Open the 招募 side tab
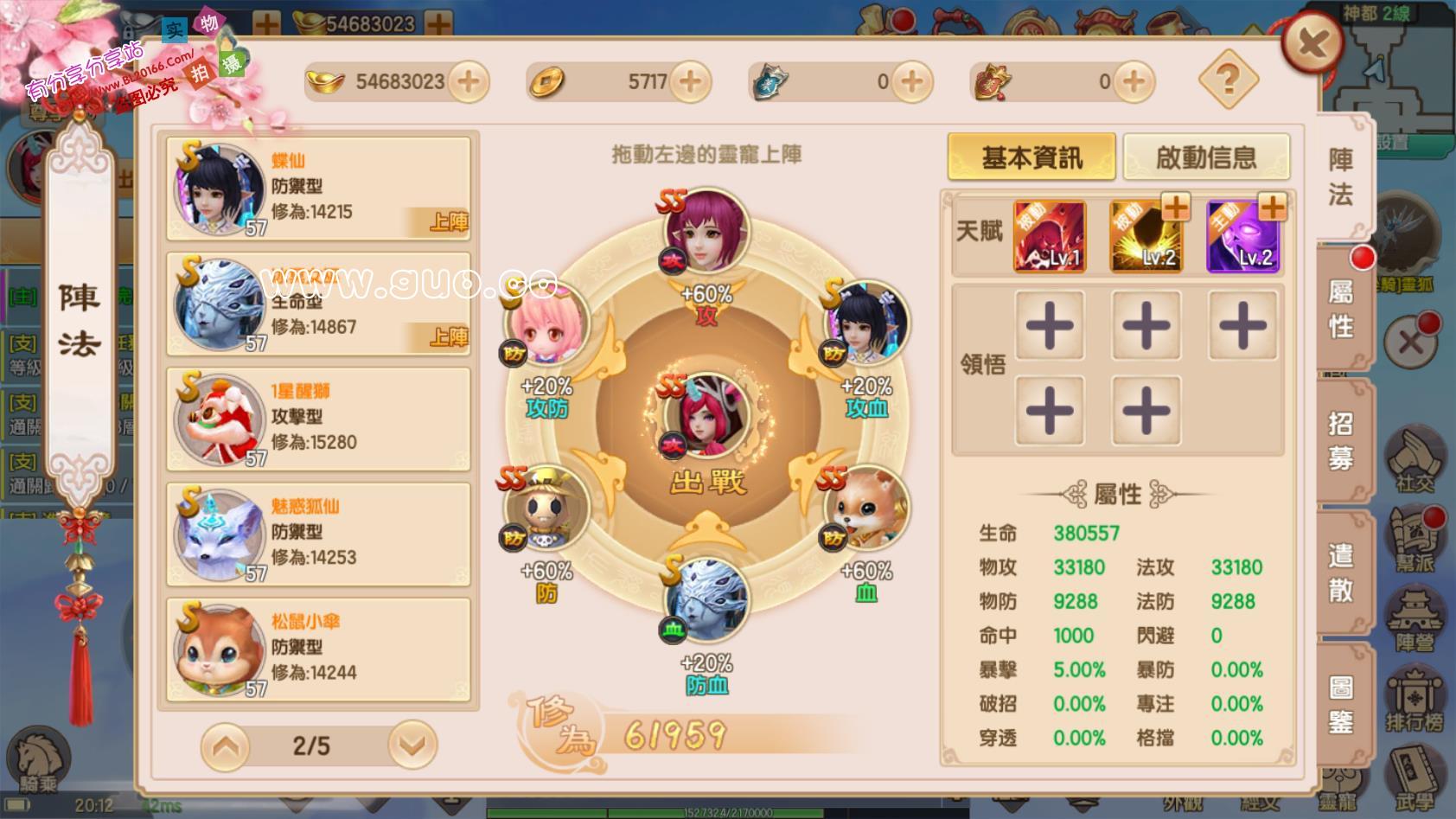This screenshot has height=819, width=1456. (x=1341, y=441)
